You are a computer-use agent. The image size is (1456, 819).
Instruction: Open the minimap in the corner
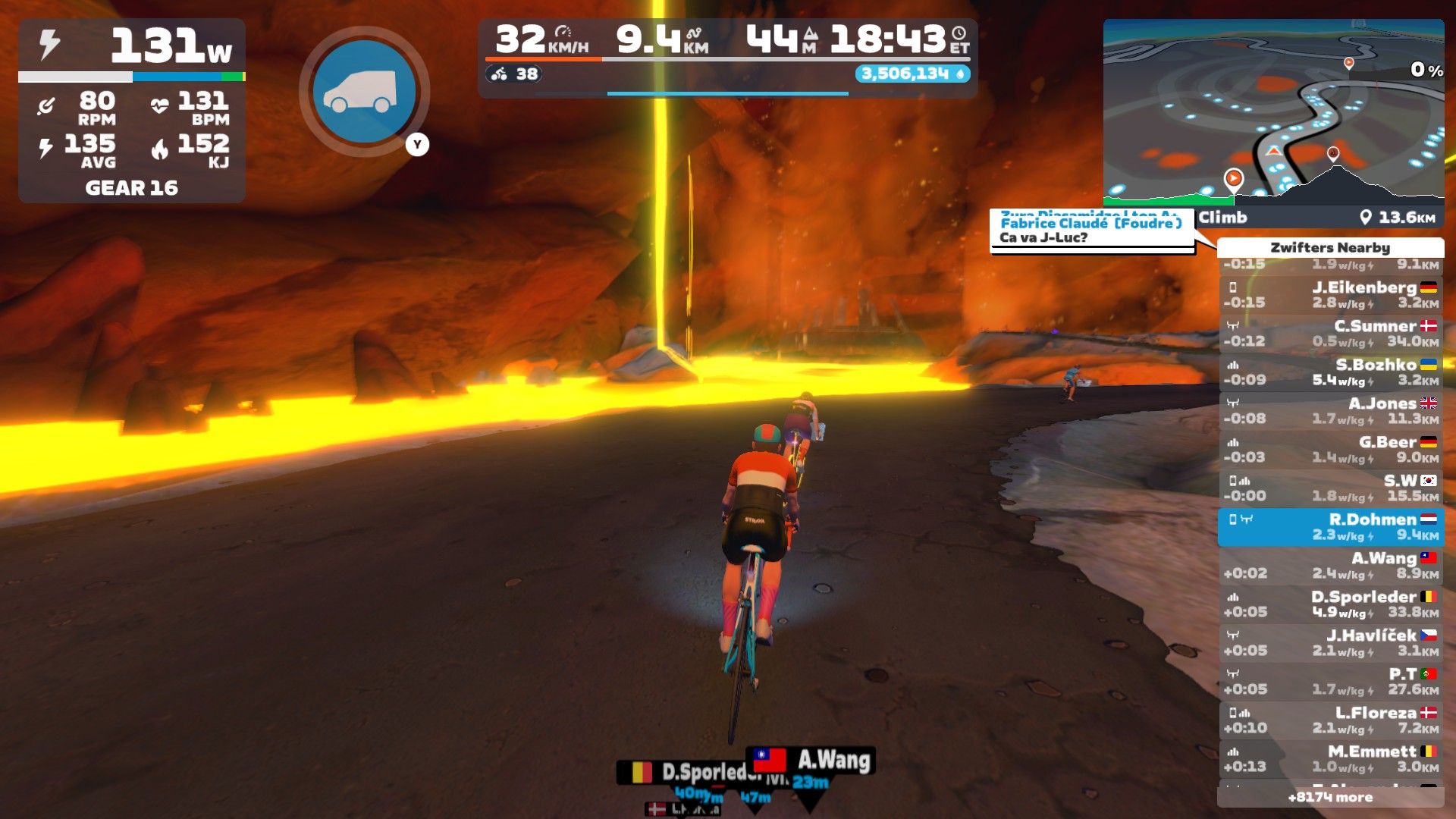pos(1272,112)
